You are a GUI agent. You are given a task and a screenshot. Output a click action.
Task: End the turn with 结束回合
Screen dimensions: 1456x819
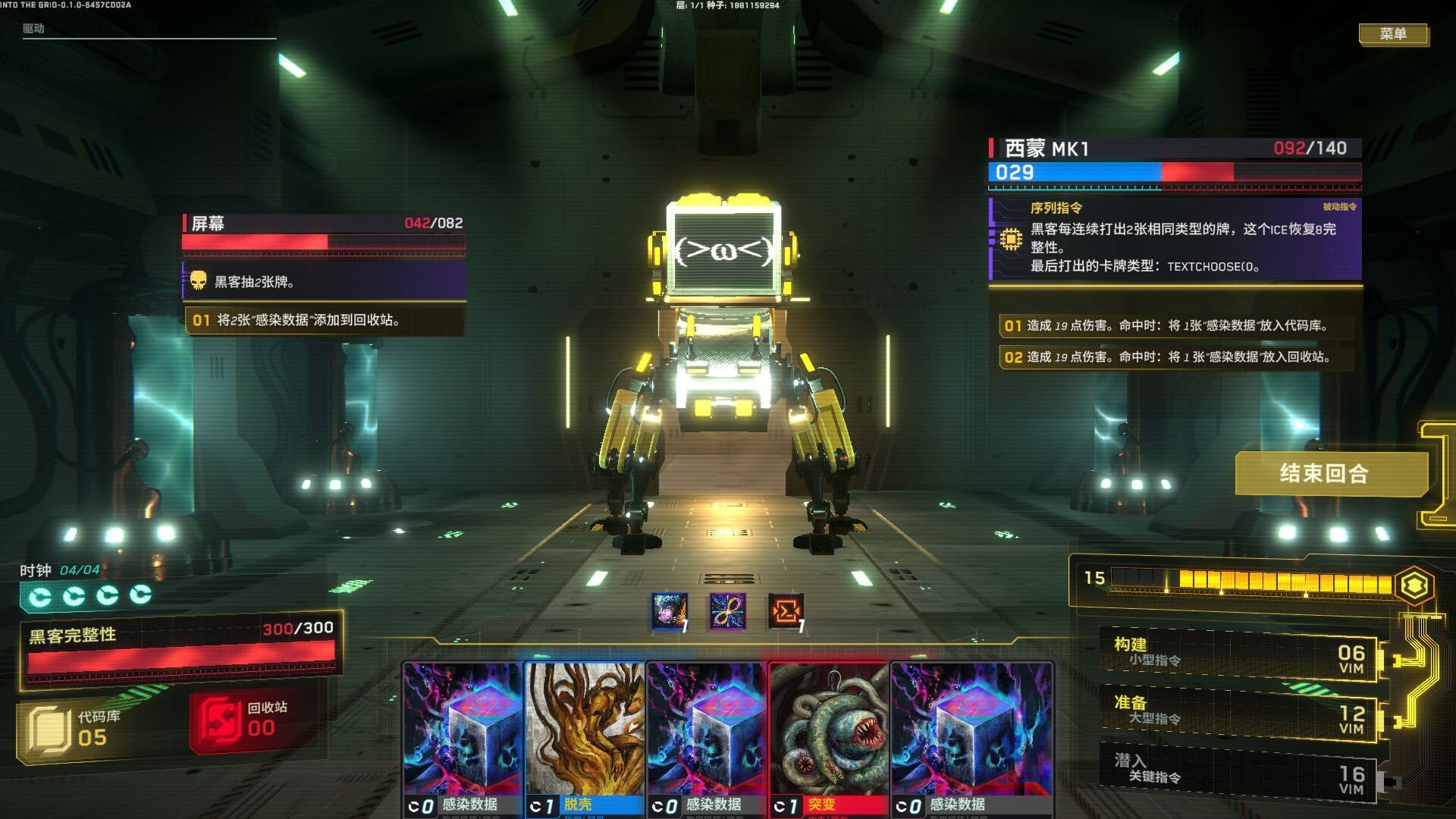tap(1324, 474)
